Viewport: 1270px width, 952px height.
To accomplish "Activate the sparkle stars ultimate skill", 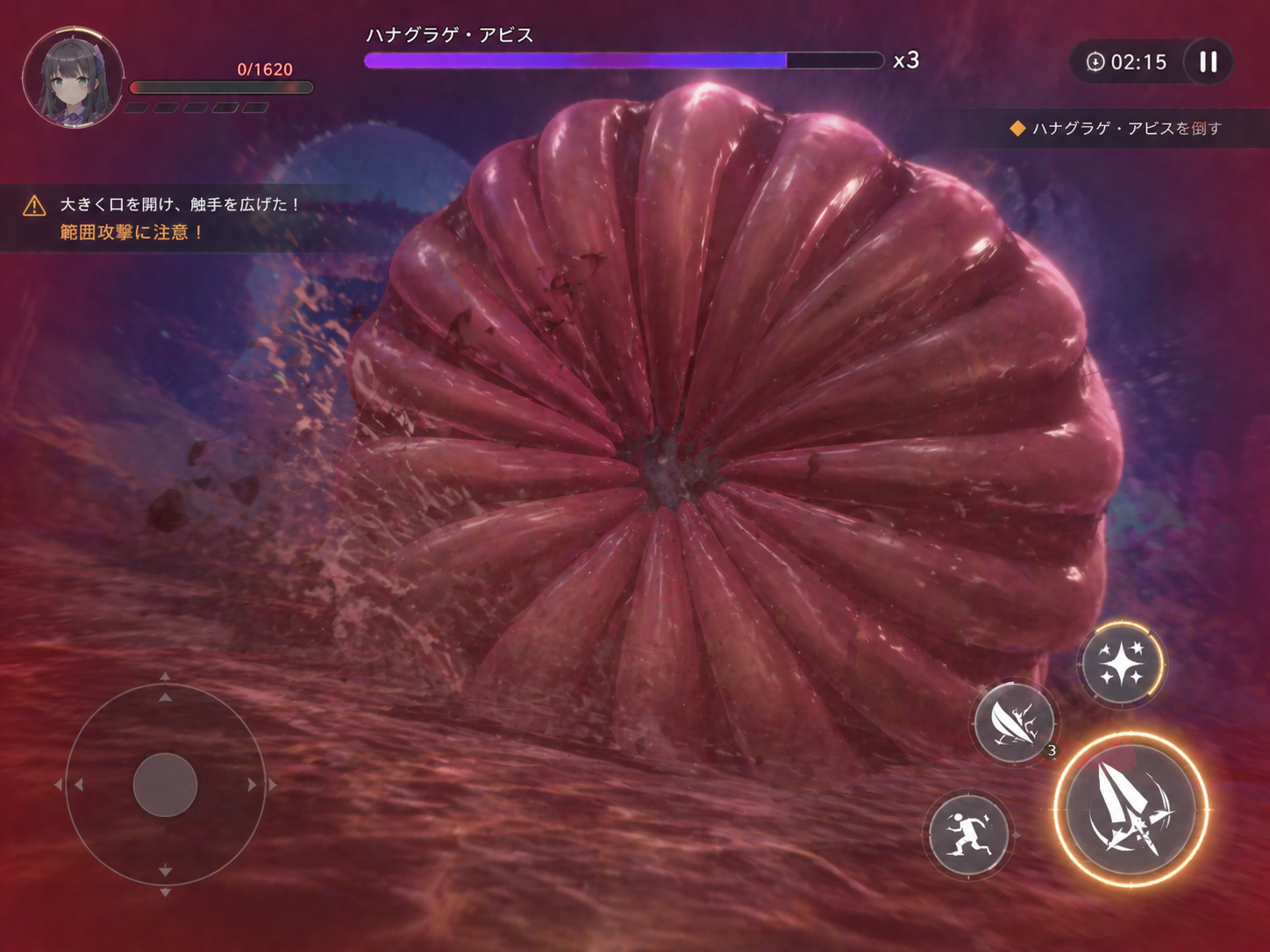I will [1122, 664].
